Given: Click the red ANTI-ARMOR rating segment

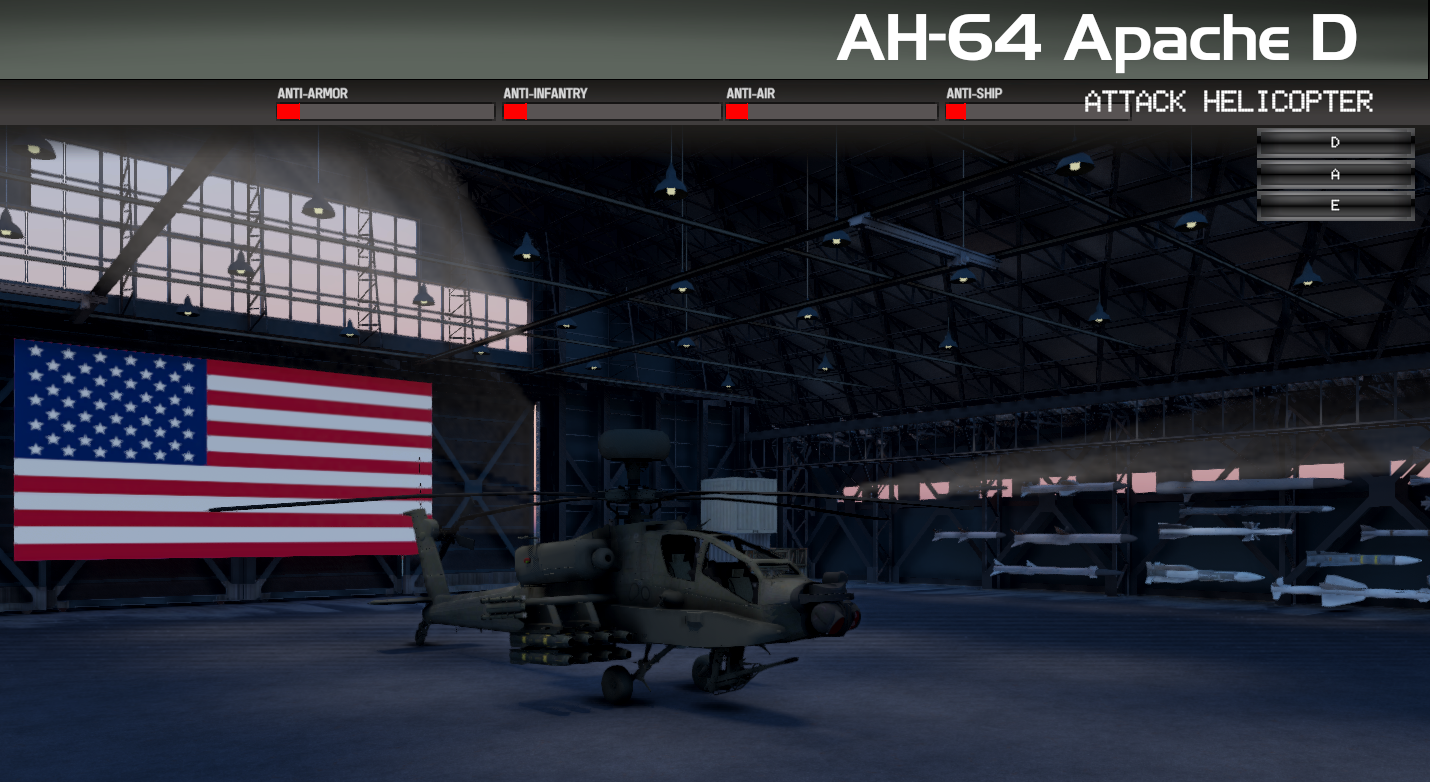Looking at the screenshot, I should pos(287,112).
